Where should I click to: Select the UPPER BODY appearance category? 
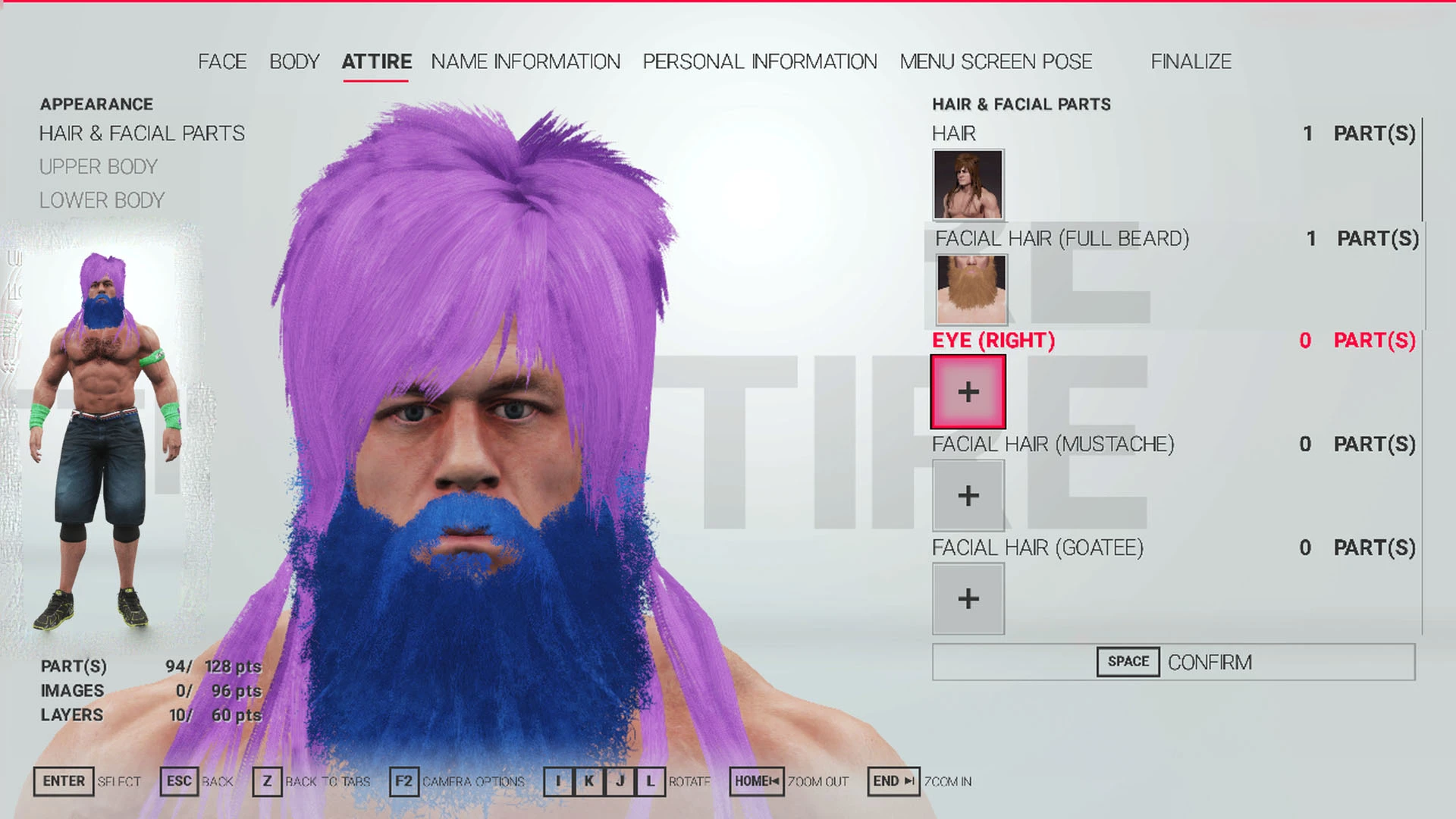pyautogui.click(x=98, y=167)
